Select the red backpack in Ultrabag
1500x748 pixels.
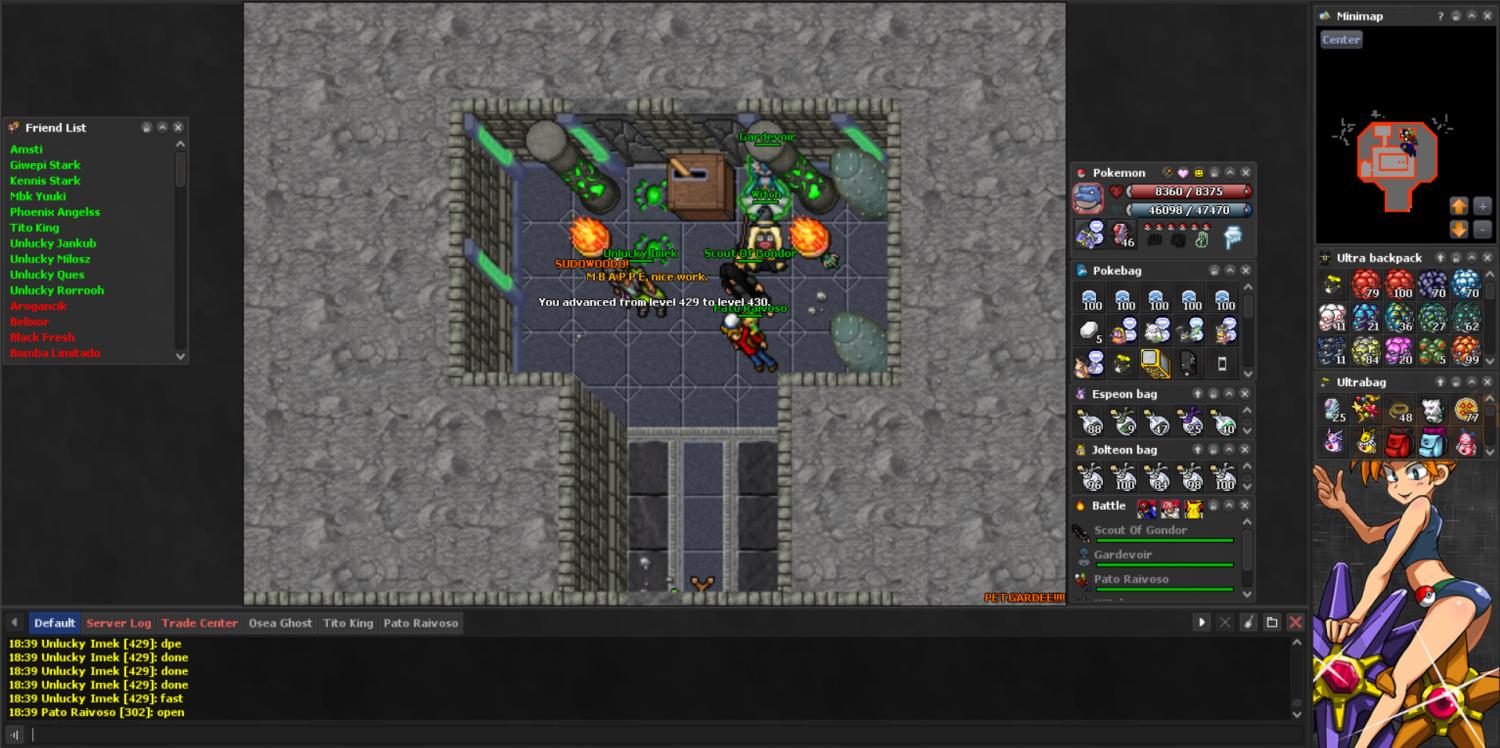click(x=1399, y=441)
